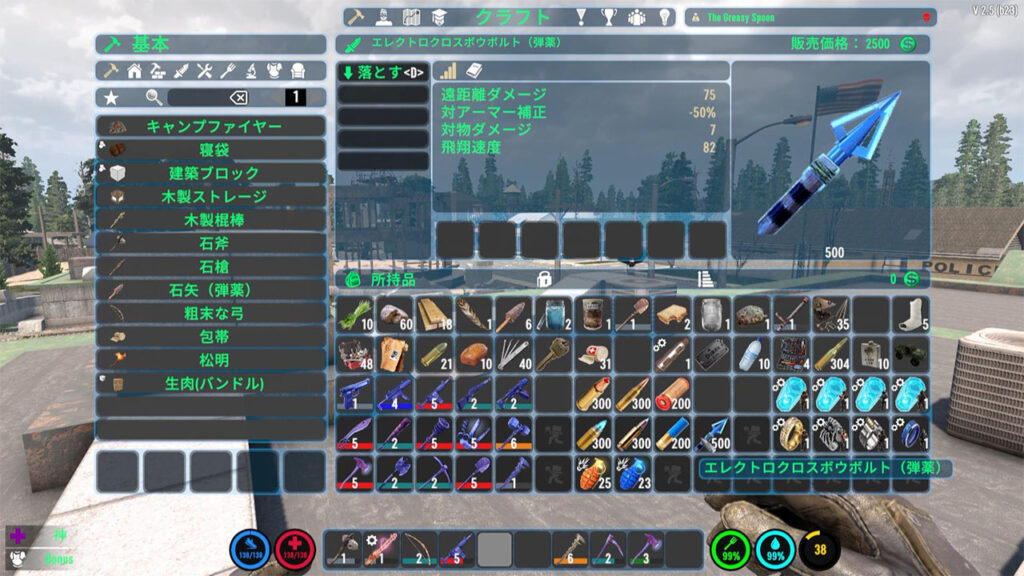The image size is (1024, 576).
Task: Clear the recipe search text
Action: coord(239,97)
